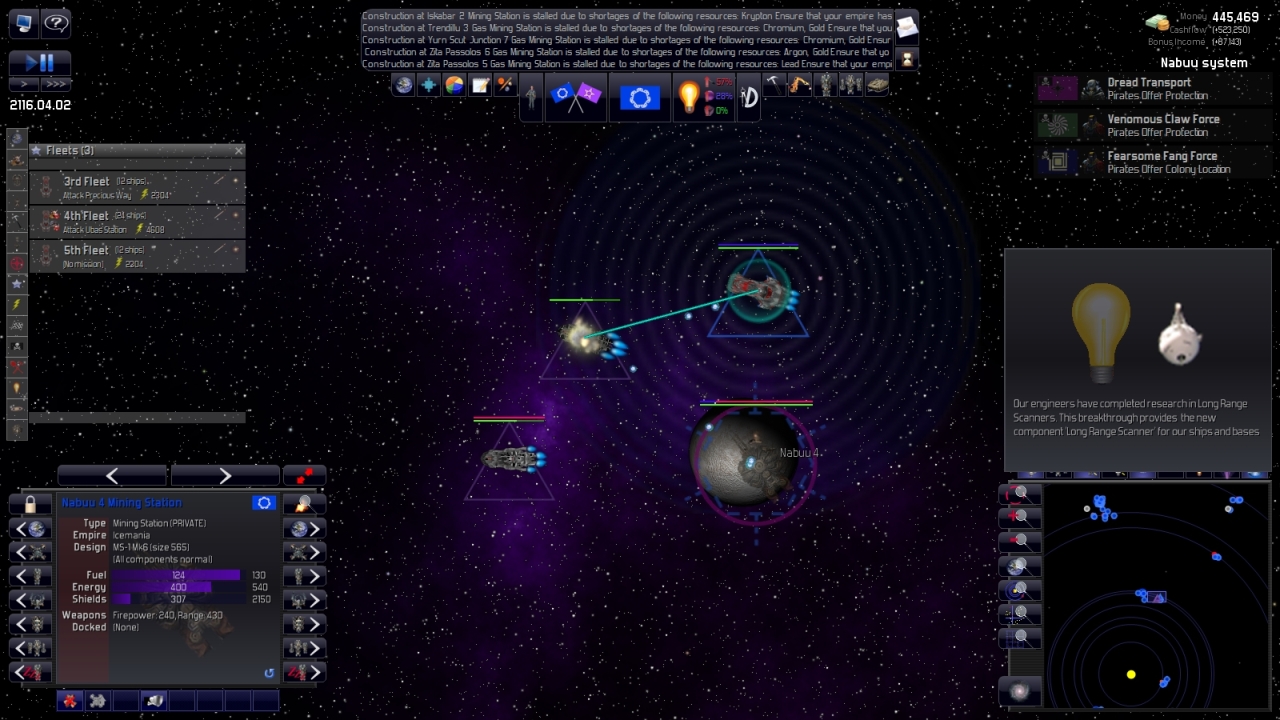
Task: Switch to full galaxy view spiral icon
Action: coord(1019,690)
